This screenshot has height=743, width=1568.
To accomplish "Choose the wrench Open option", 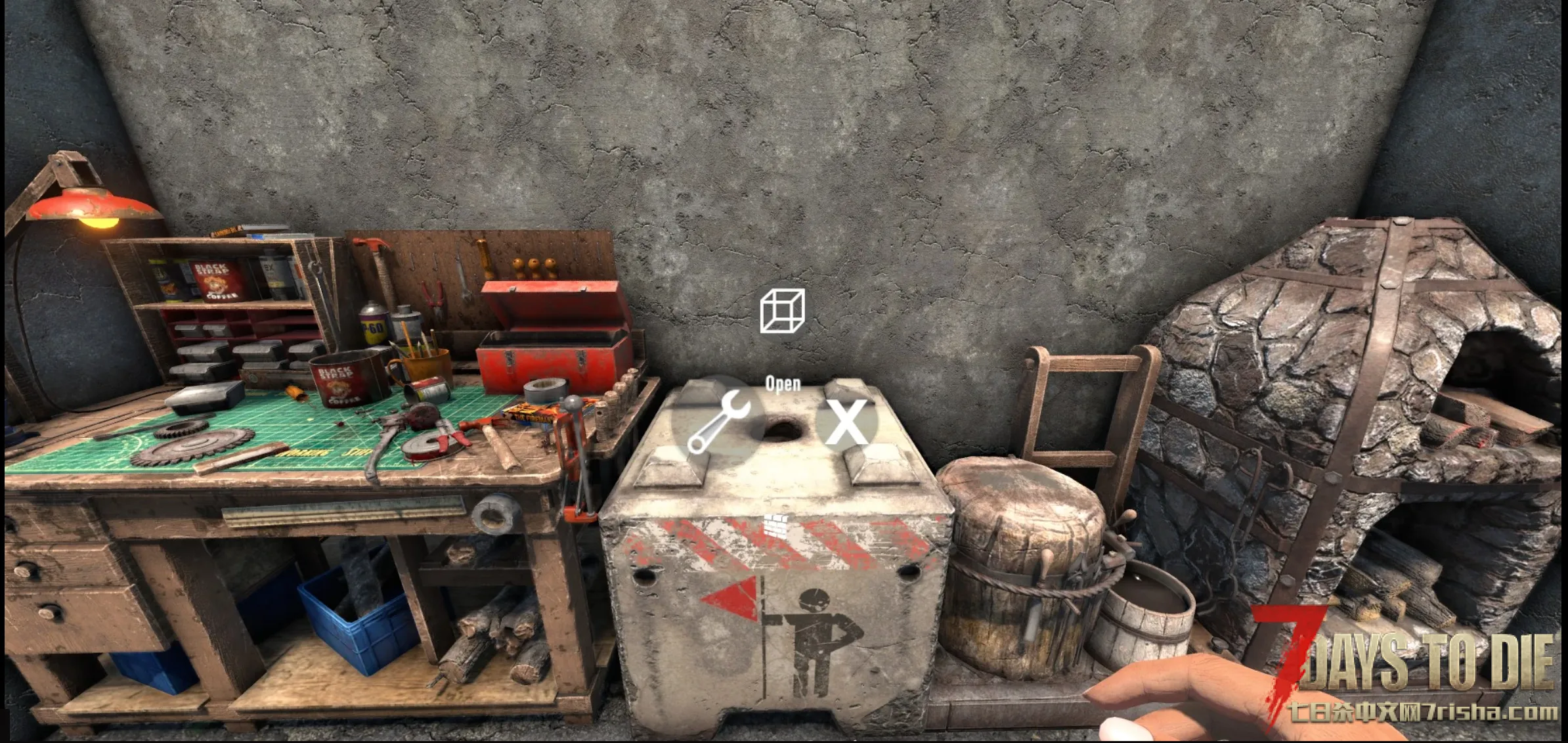I will point(718,422).
